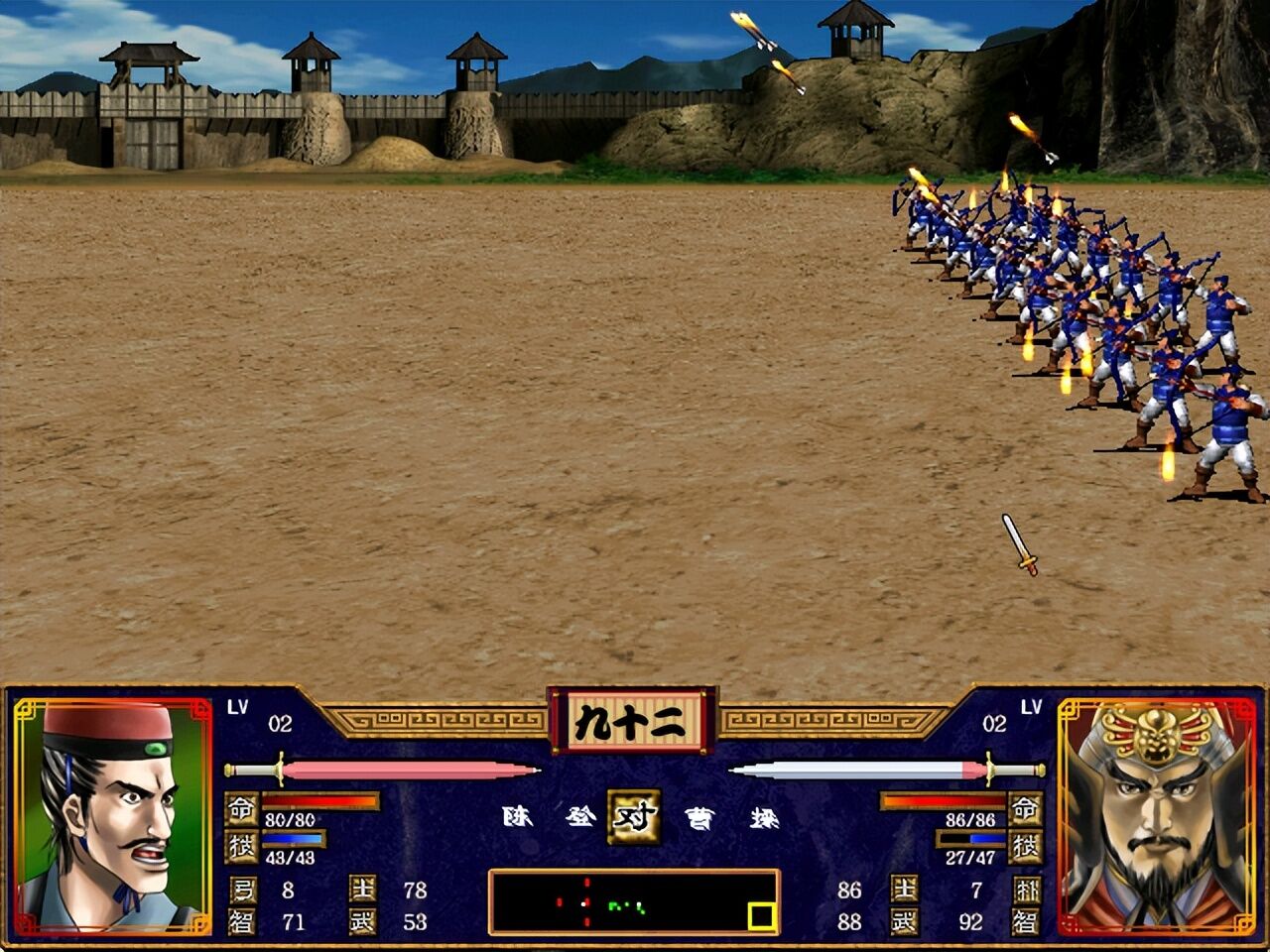Click the 士 troop stat icon beside 78

(363, 889)
